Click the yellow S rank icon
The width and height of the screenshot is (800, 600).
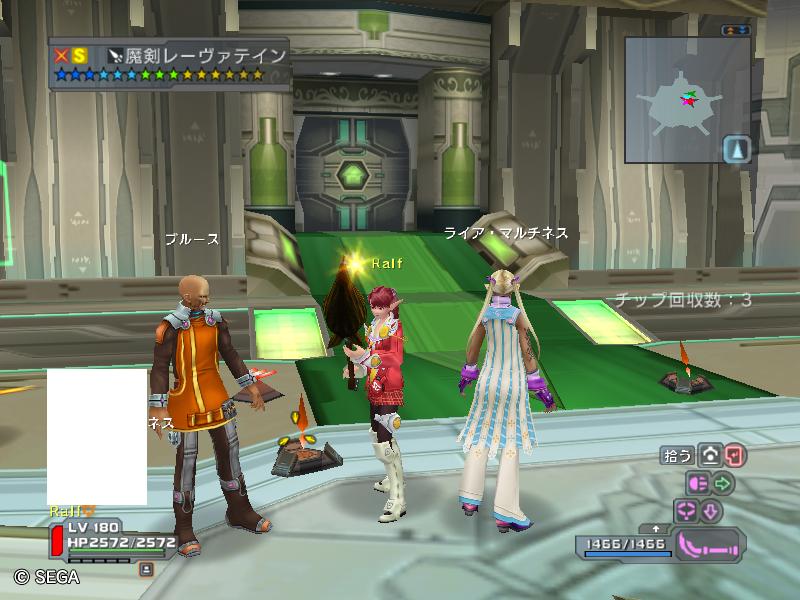(79, 56)
